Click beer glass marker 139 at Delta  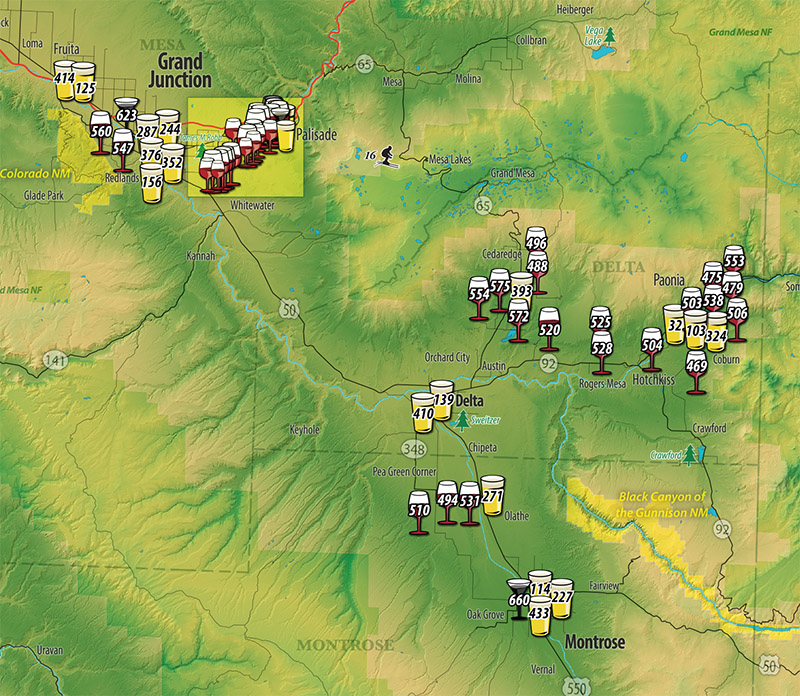443,398
